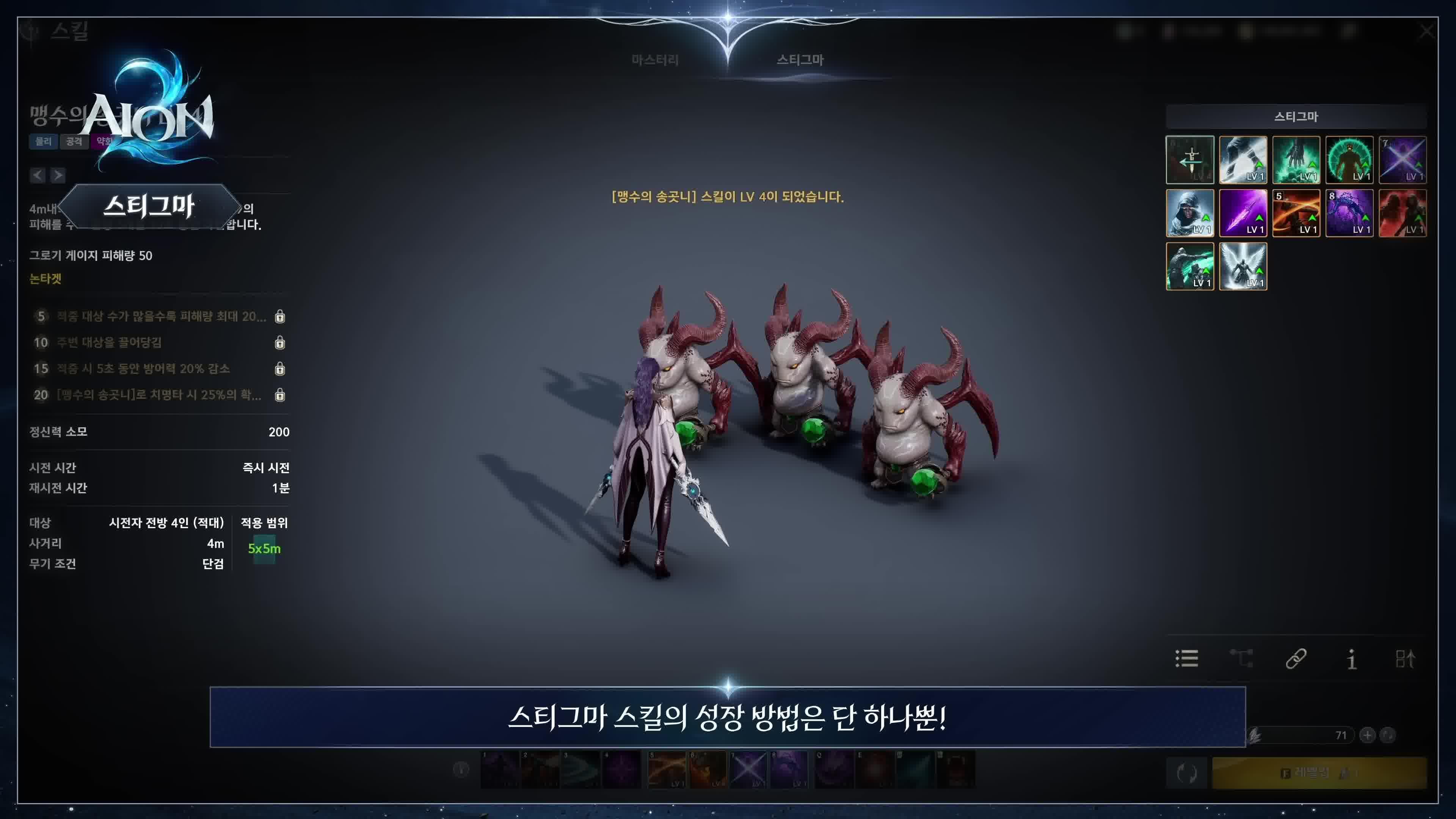Viewport: 1456px width, 819px height.
Task: Show skill info with the i icon
Action: pyautogui.click(x=1351, y=659)
